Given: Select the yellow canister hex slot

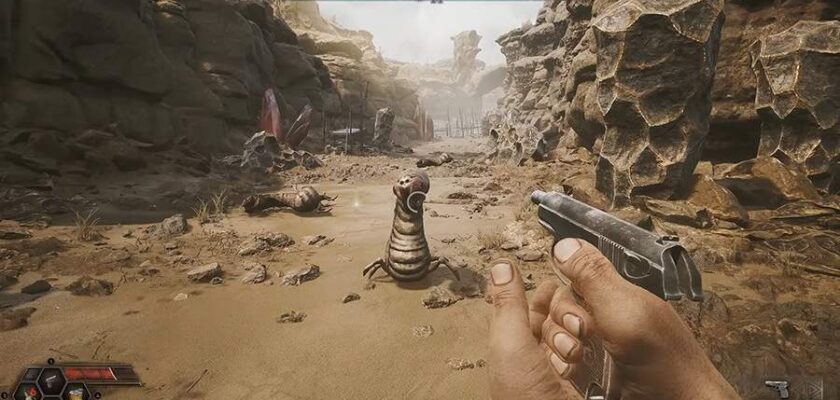Looking at the screenshot, I should pyautogui.click(x=76, y=394).
